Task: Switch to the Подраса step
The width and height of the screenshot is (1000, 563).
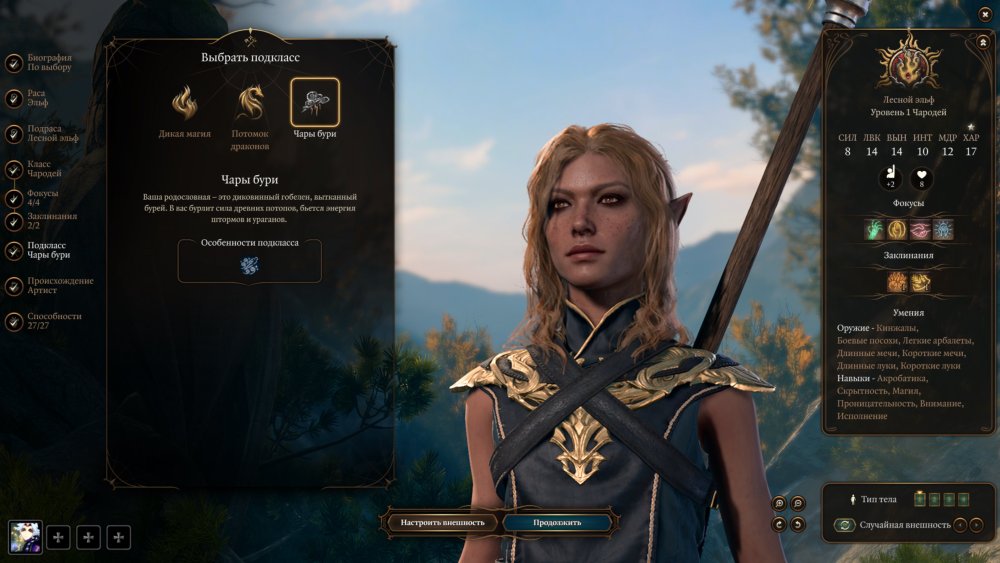Action: [15, 134]
